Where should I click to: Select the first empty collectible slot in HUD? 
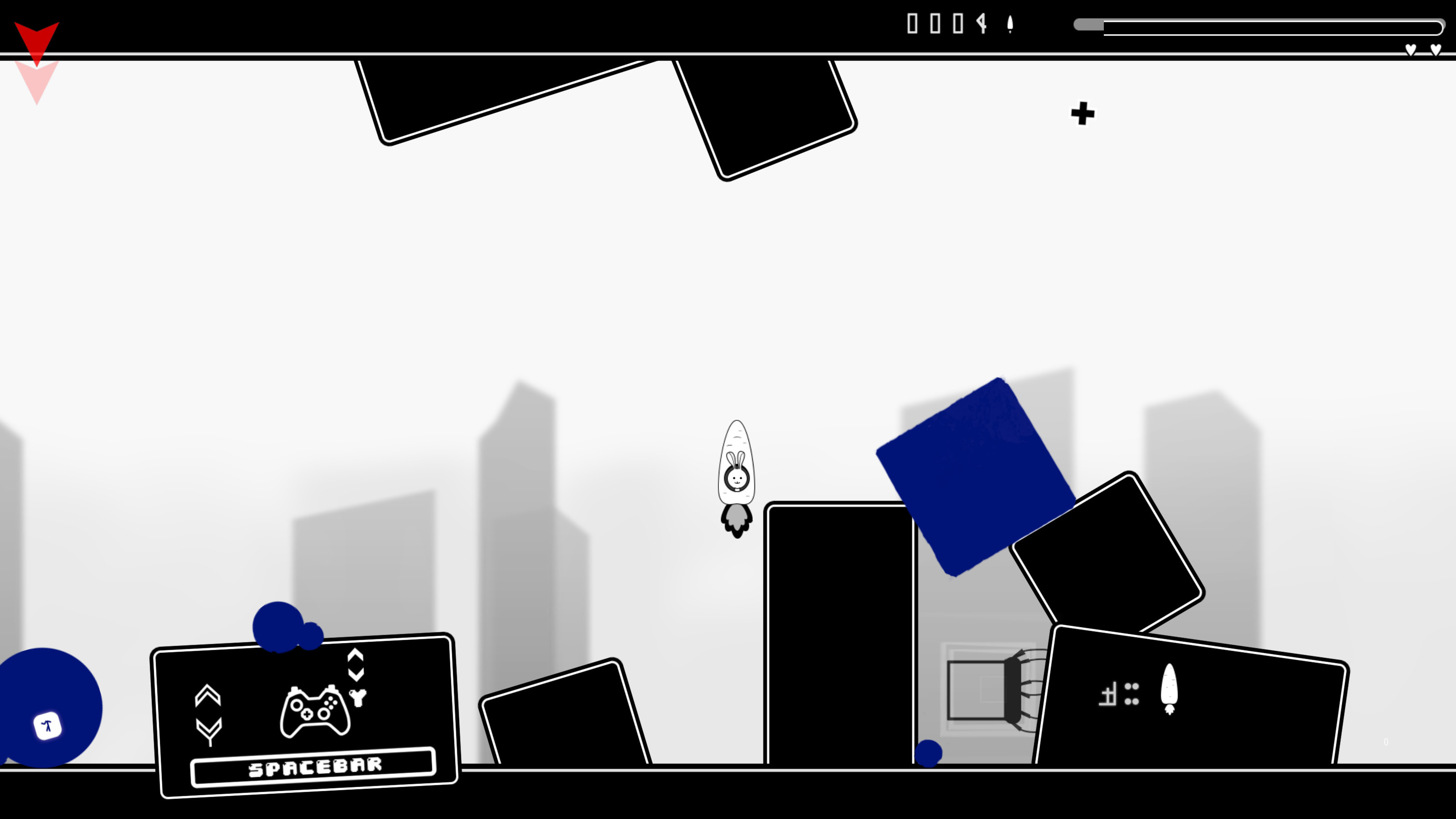click(x=912, y=24)
